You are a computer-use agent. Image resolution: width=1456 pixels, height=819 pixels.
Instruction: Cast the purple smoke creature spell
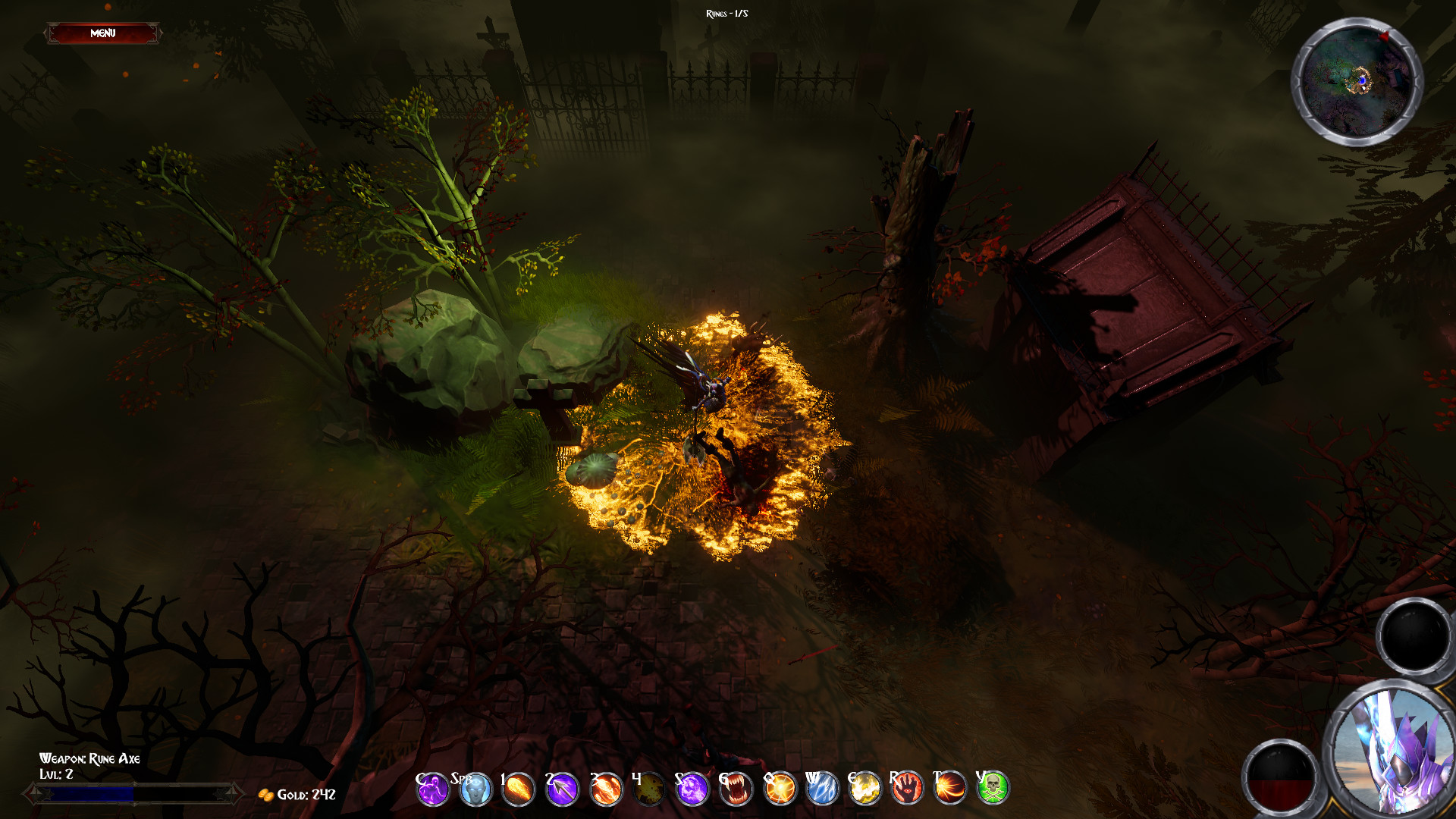coord(692,789)
